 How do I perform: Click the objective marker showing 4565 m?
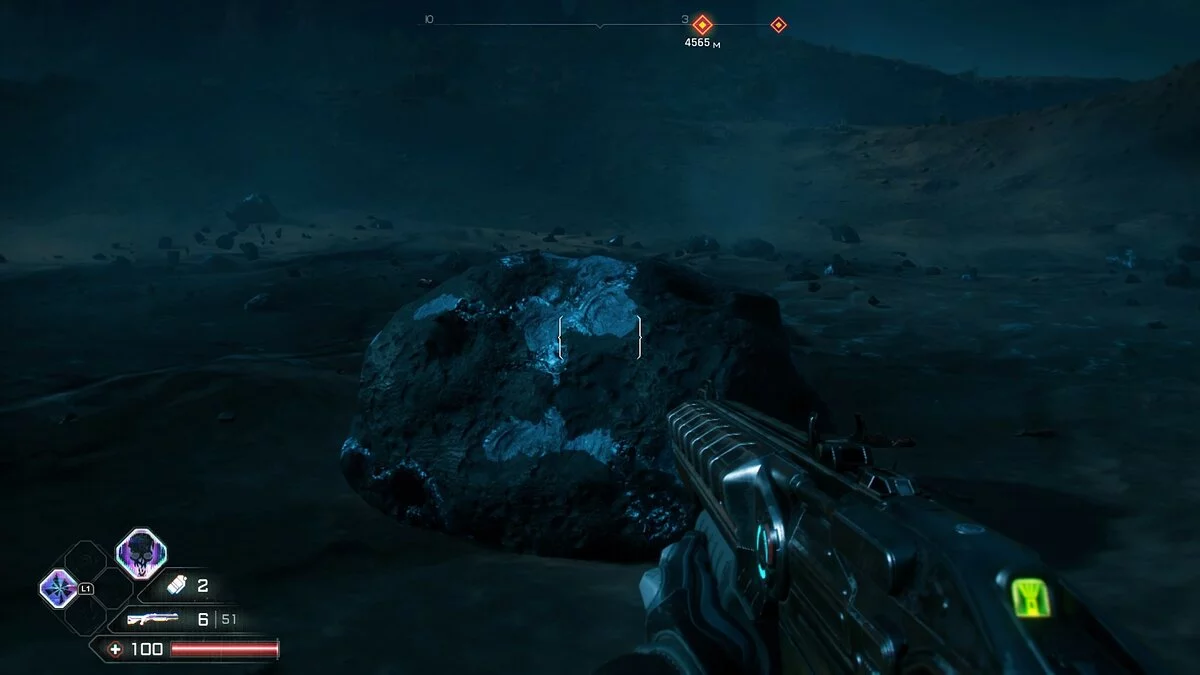tap(703, 24)
